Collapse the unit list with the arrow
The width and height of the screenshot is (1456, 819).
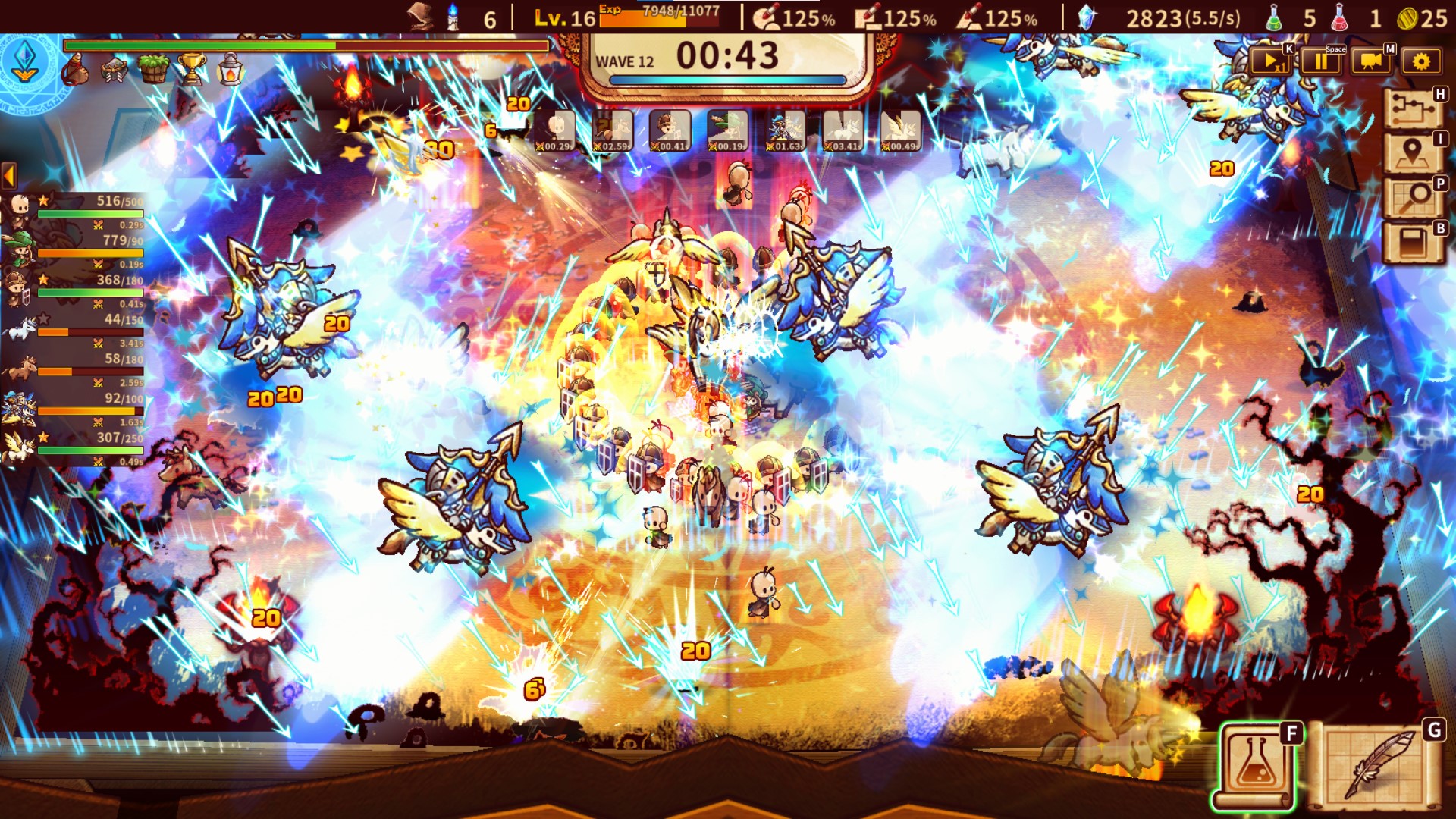click(9, 176)
